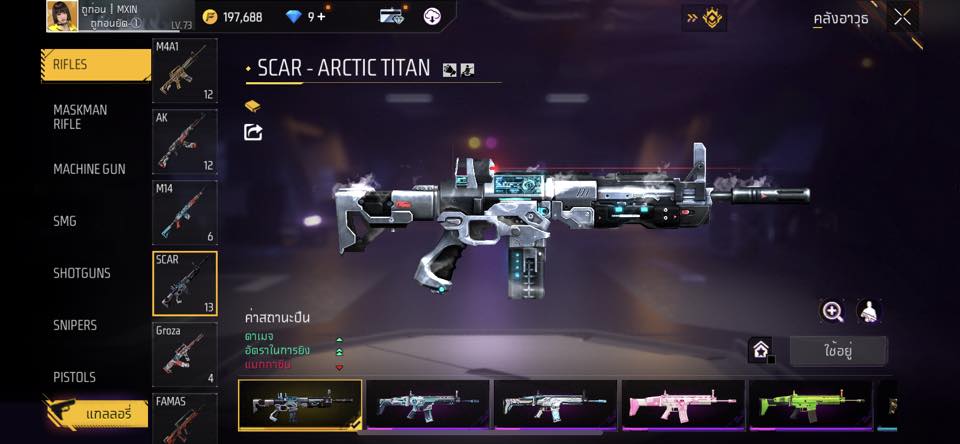The image size is (960, 444).
Task: Choose the AK weapon tile
Action: (x=184, y=141)
